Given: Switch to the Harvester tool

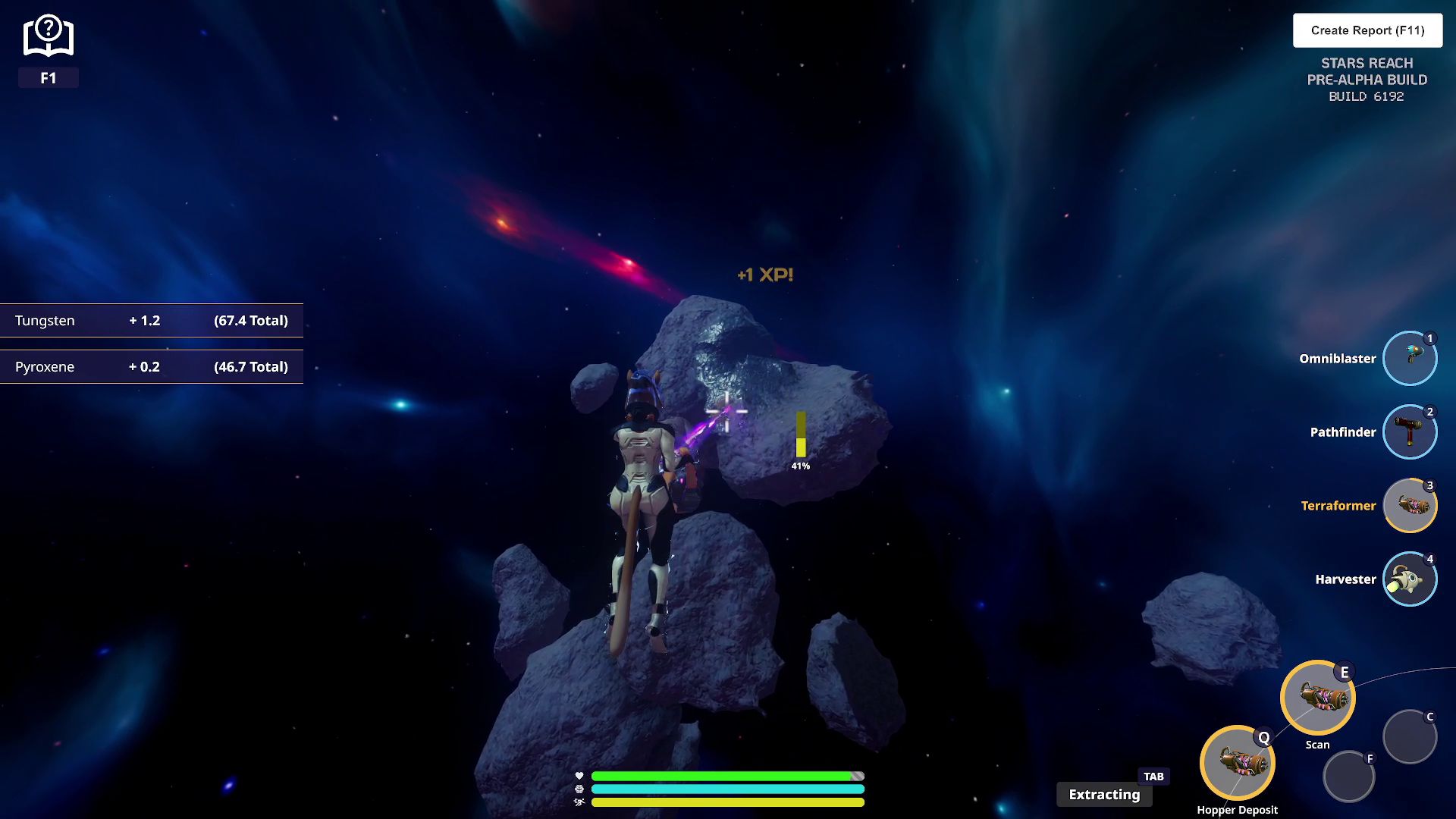Looking at the screenshot, I should point(1410,579).
